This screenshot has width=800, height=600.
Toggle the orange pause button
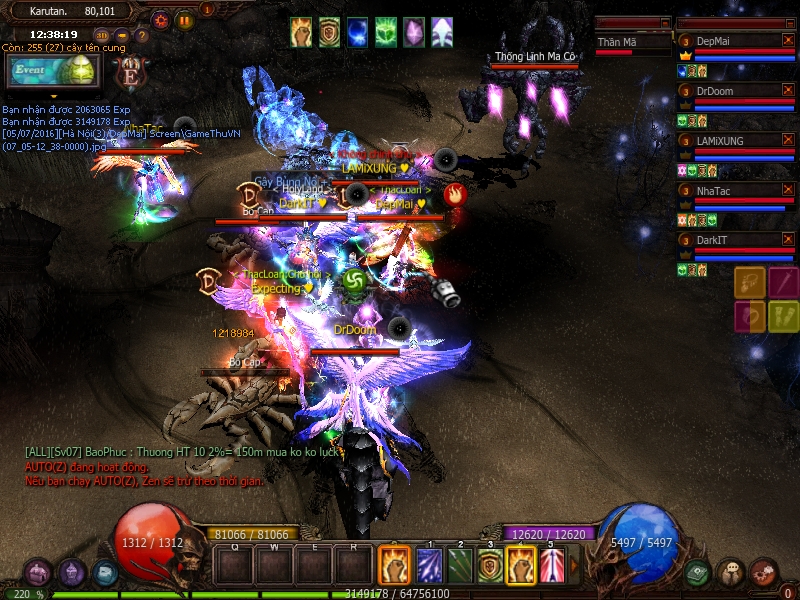(185, 19)
